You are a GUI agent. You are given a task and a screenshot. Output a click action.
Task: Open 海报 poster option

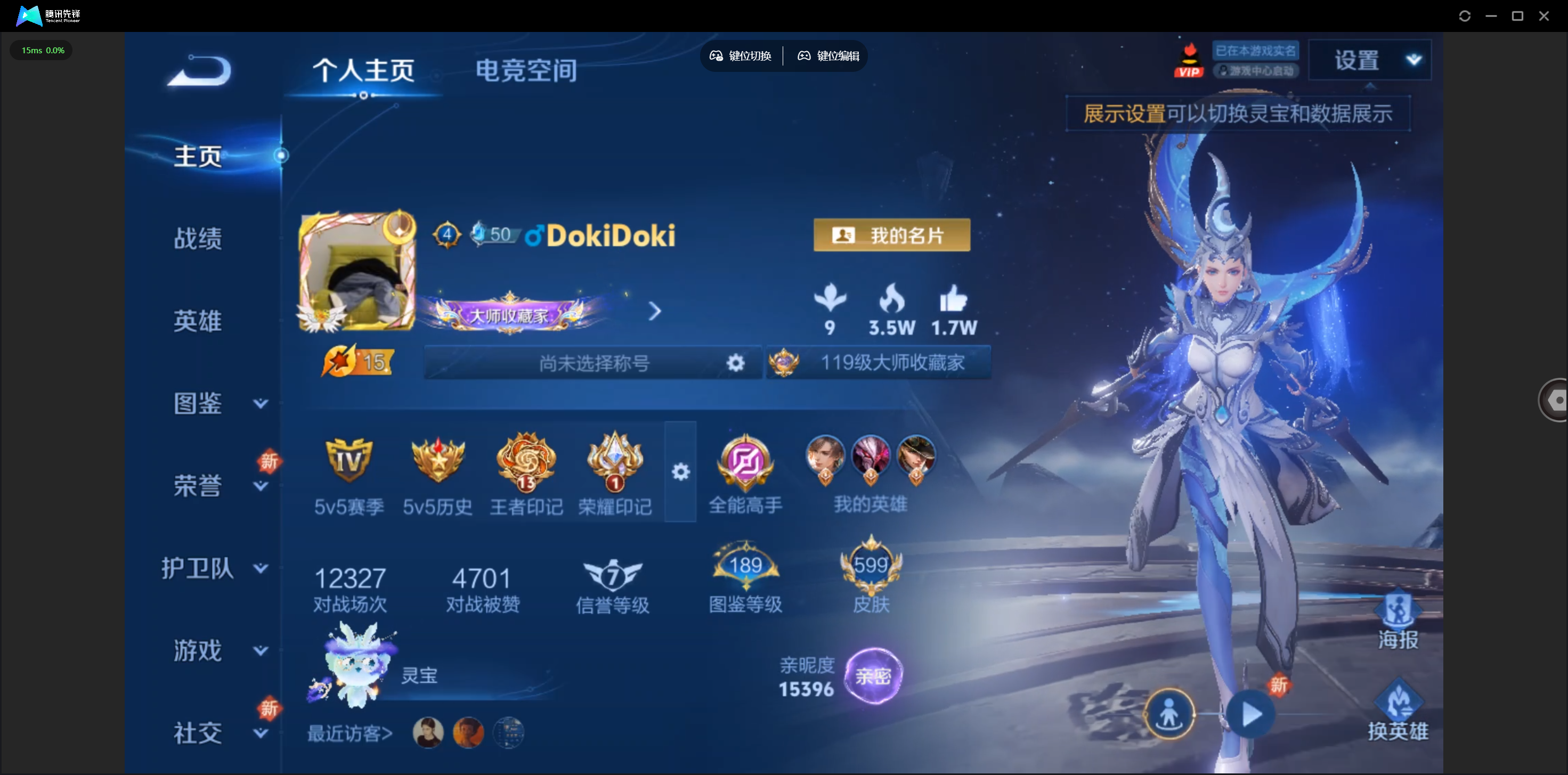[1398, 622]
